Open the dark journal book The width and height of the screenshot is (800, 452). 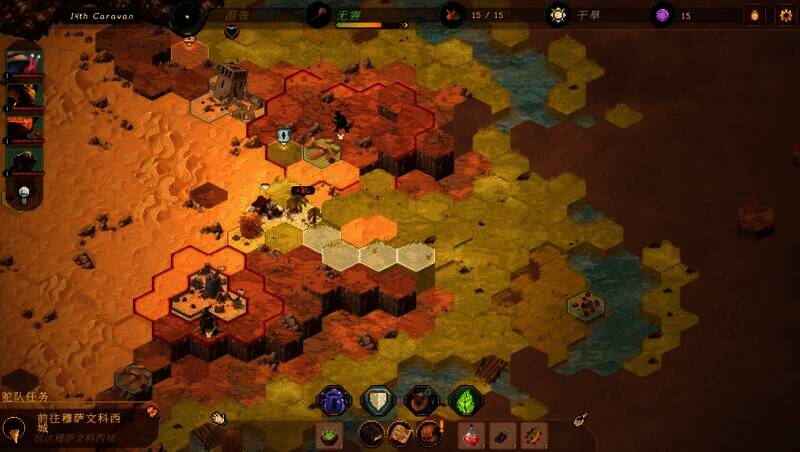(x=372, y=435)
